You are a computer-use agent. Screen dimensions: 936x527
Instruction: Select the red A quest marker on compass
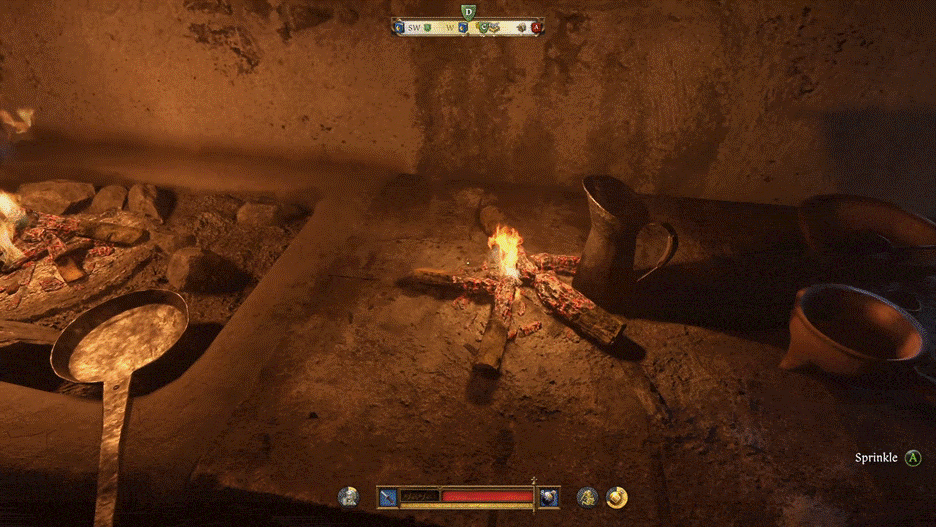pos(536,28)
